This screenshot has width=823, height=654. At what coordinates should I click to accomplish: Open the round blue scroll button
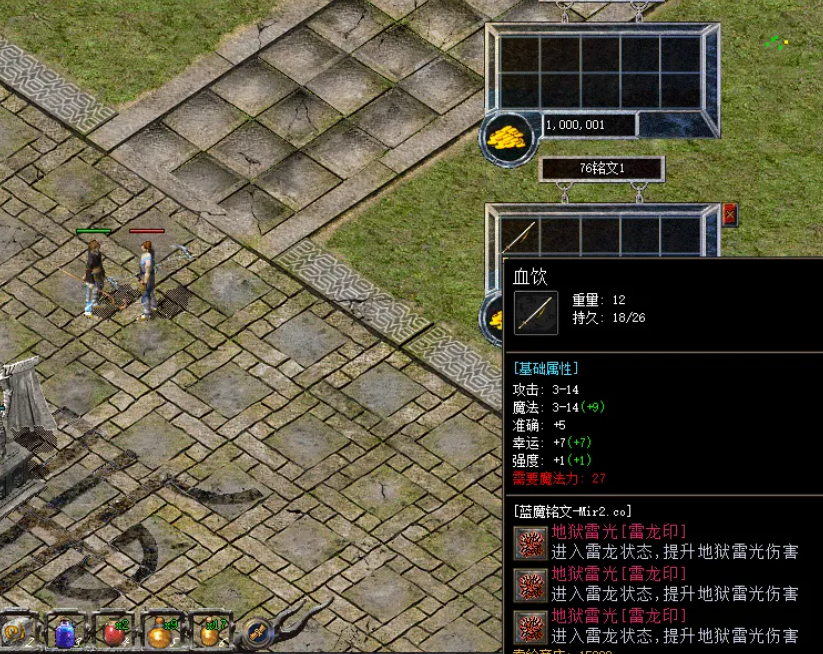tap(258, 632)
